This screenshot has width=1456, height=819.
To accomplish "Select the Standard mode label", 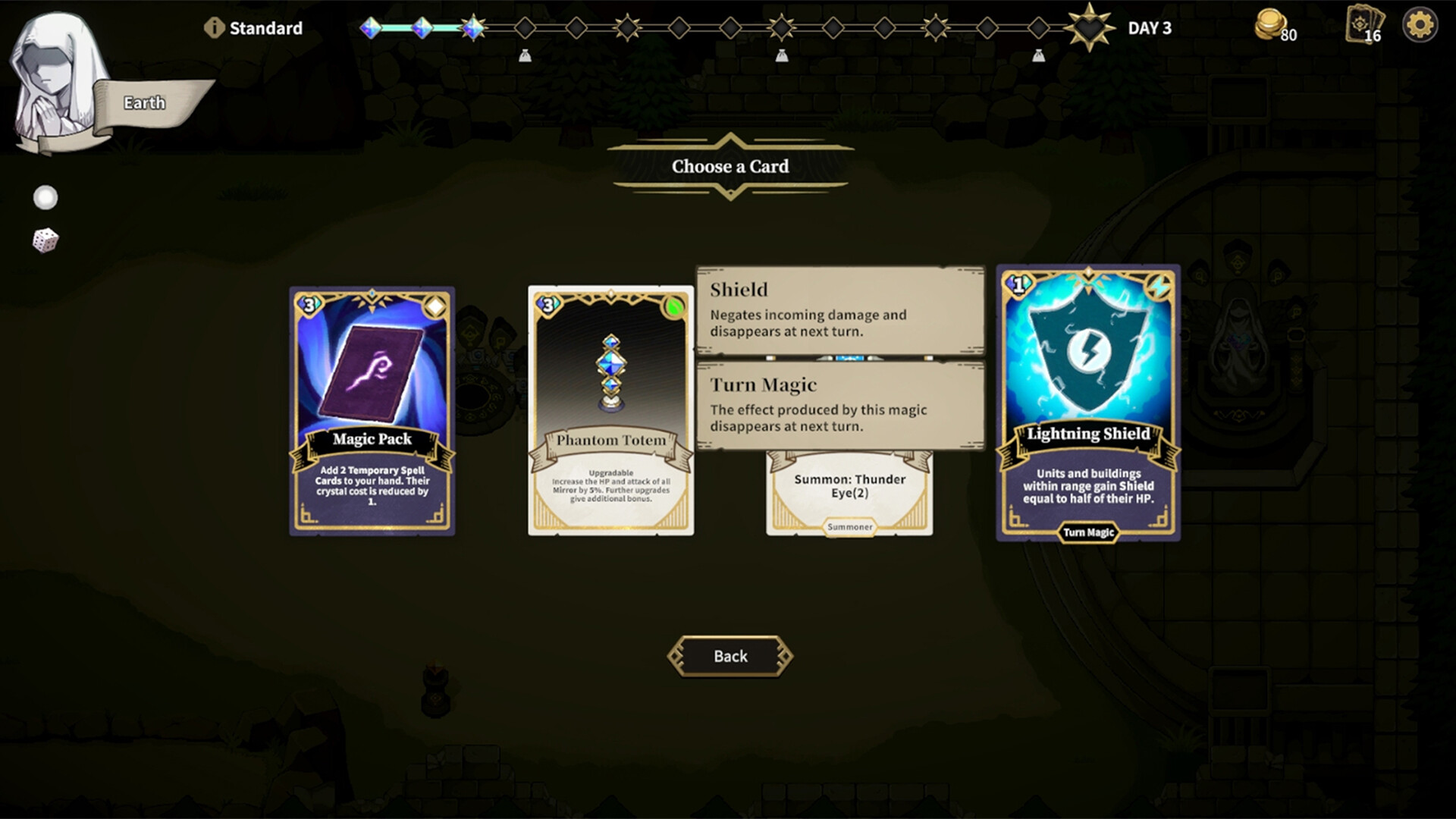I will pyautogui.click(x=267, y=27).
